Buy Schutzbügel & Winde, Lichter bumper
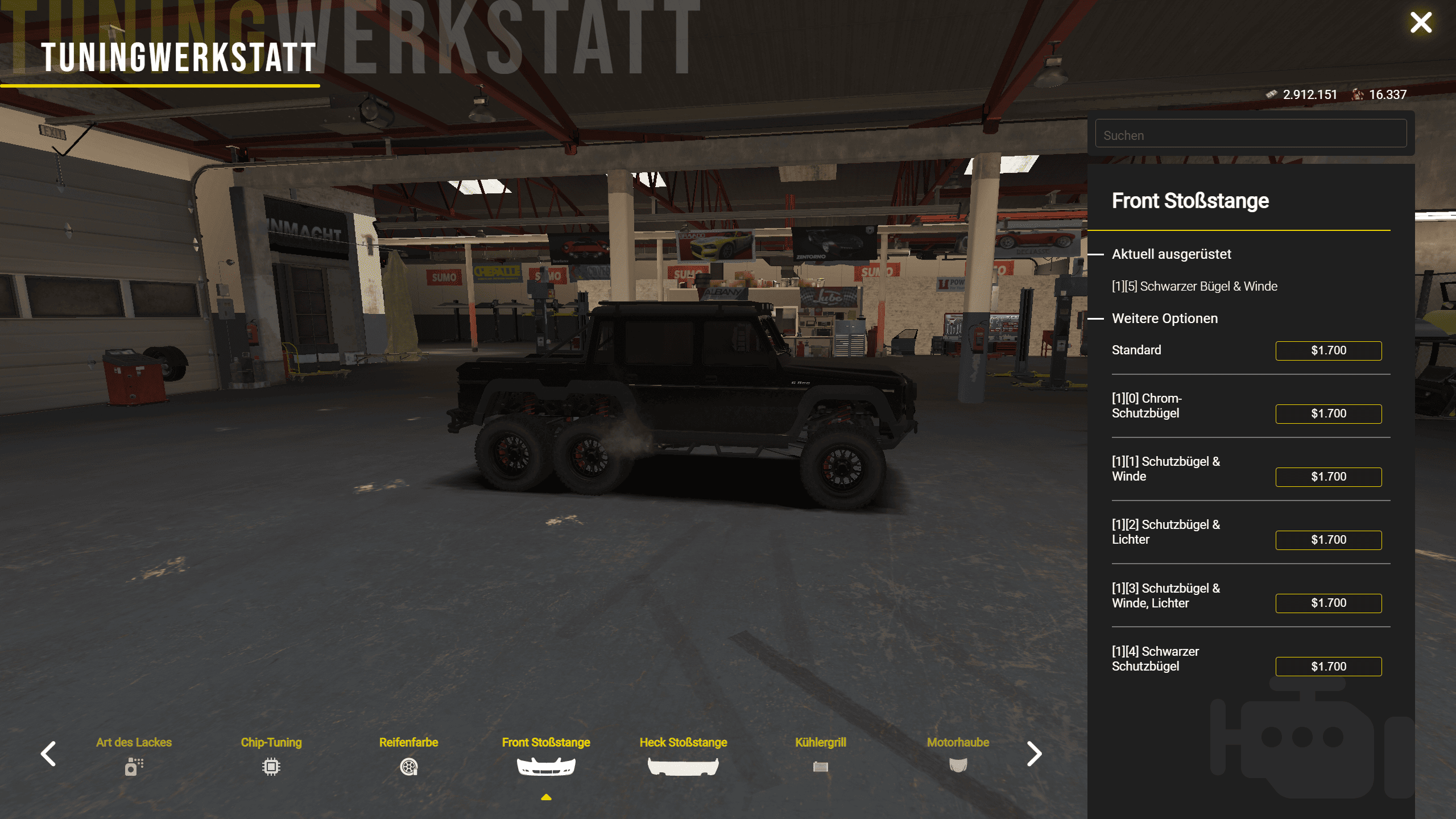This screenshot has height=819, width=1456. [x=1328, y=603]
